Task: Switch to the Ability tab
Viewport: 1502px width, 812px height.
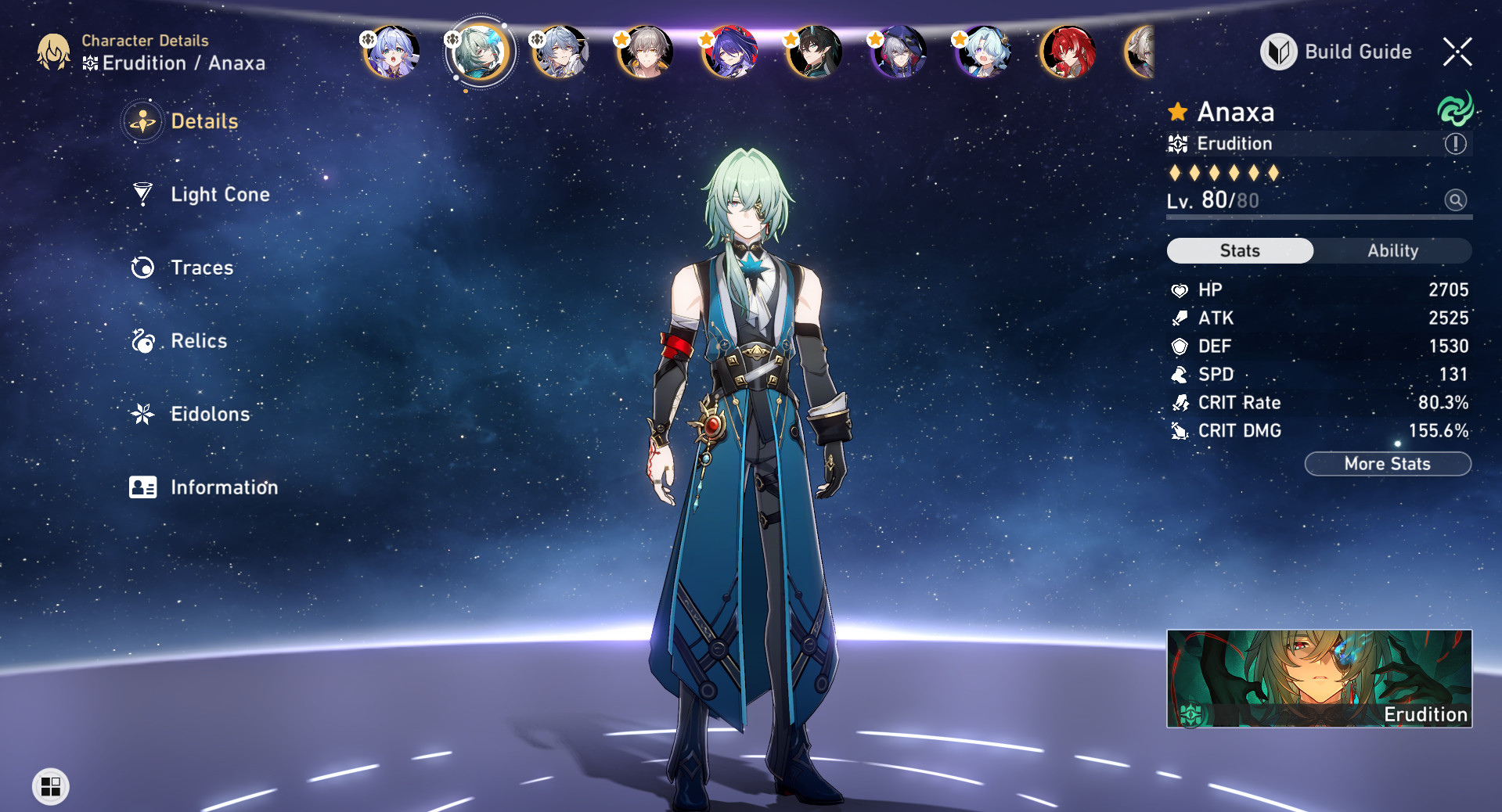Action: 1394,250
